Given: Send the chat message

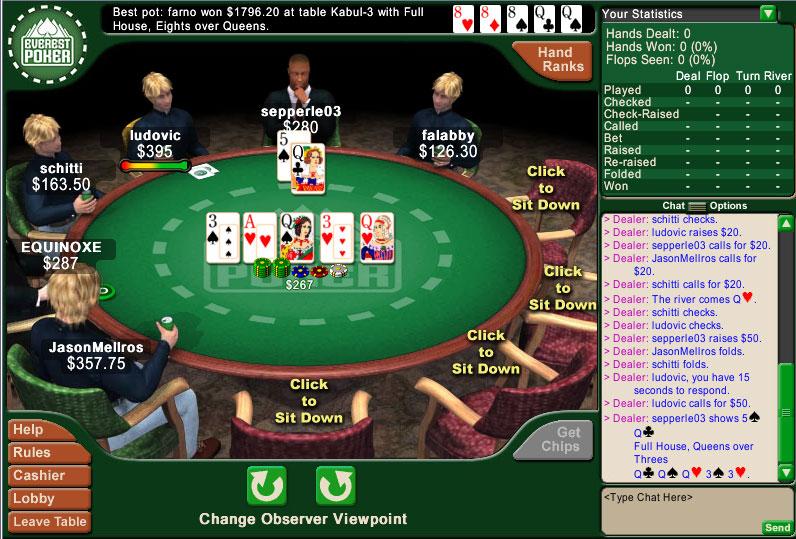Looking at the screenshot, I should [776, 527].
